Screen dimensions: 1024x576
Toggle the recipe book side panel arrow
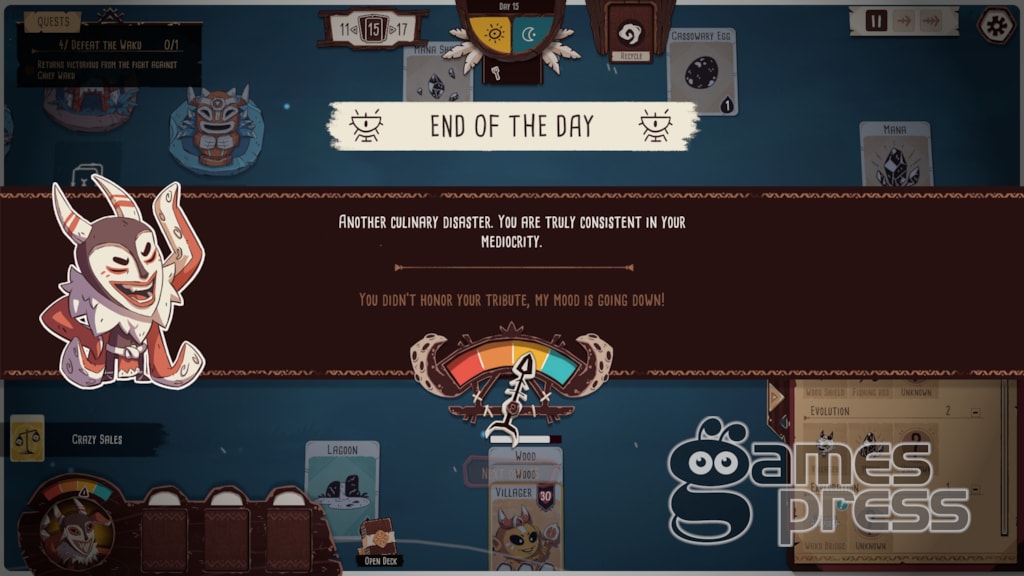pyautogui.click(x=776, y=396)
